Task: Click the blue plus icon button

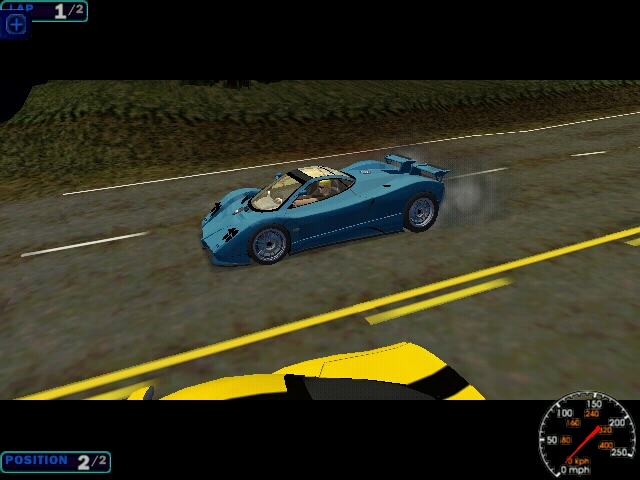Action: tap(16, 24)
